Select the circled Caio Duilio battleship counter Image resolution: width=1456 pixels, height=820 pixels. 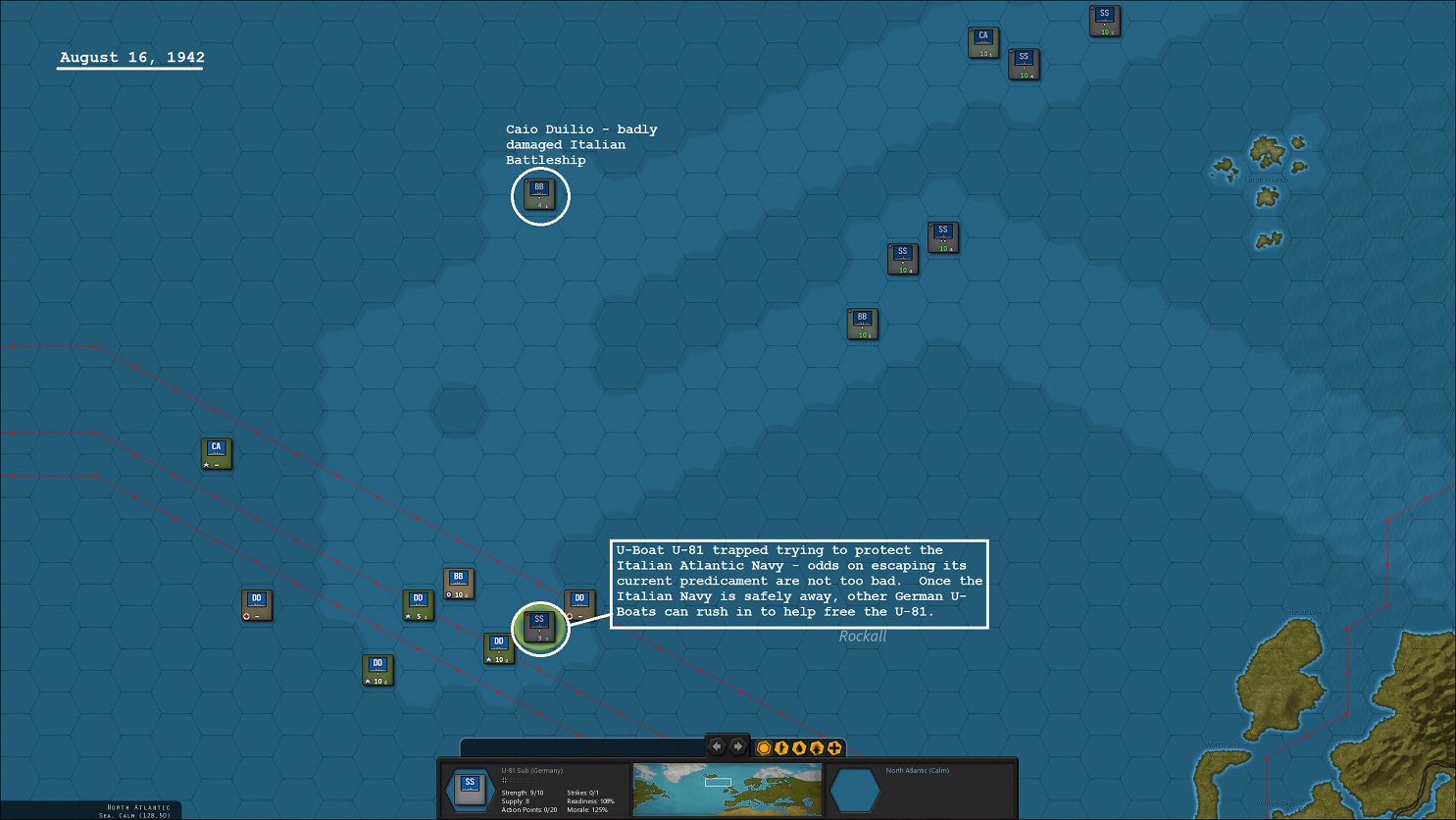[x=539, y=194]
